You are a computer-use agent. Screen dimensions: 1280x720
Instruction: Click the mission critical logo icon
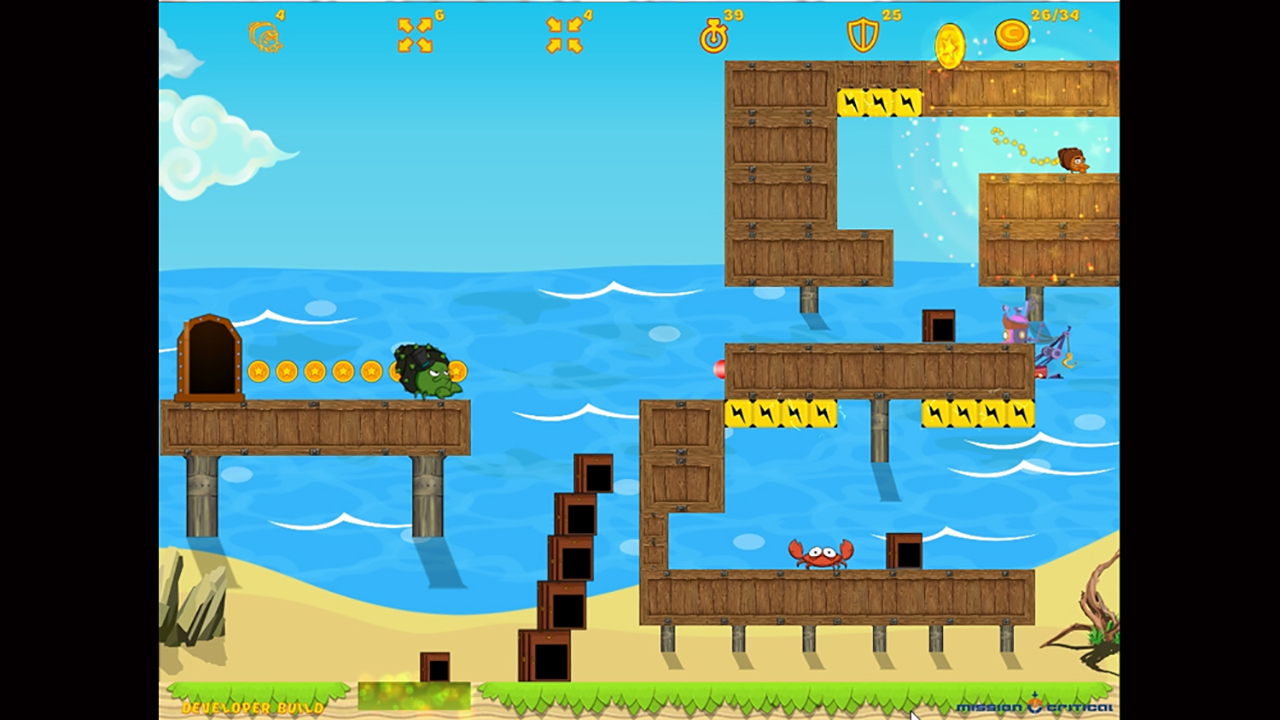pos(1036,701)
